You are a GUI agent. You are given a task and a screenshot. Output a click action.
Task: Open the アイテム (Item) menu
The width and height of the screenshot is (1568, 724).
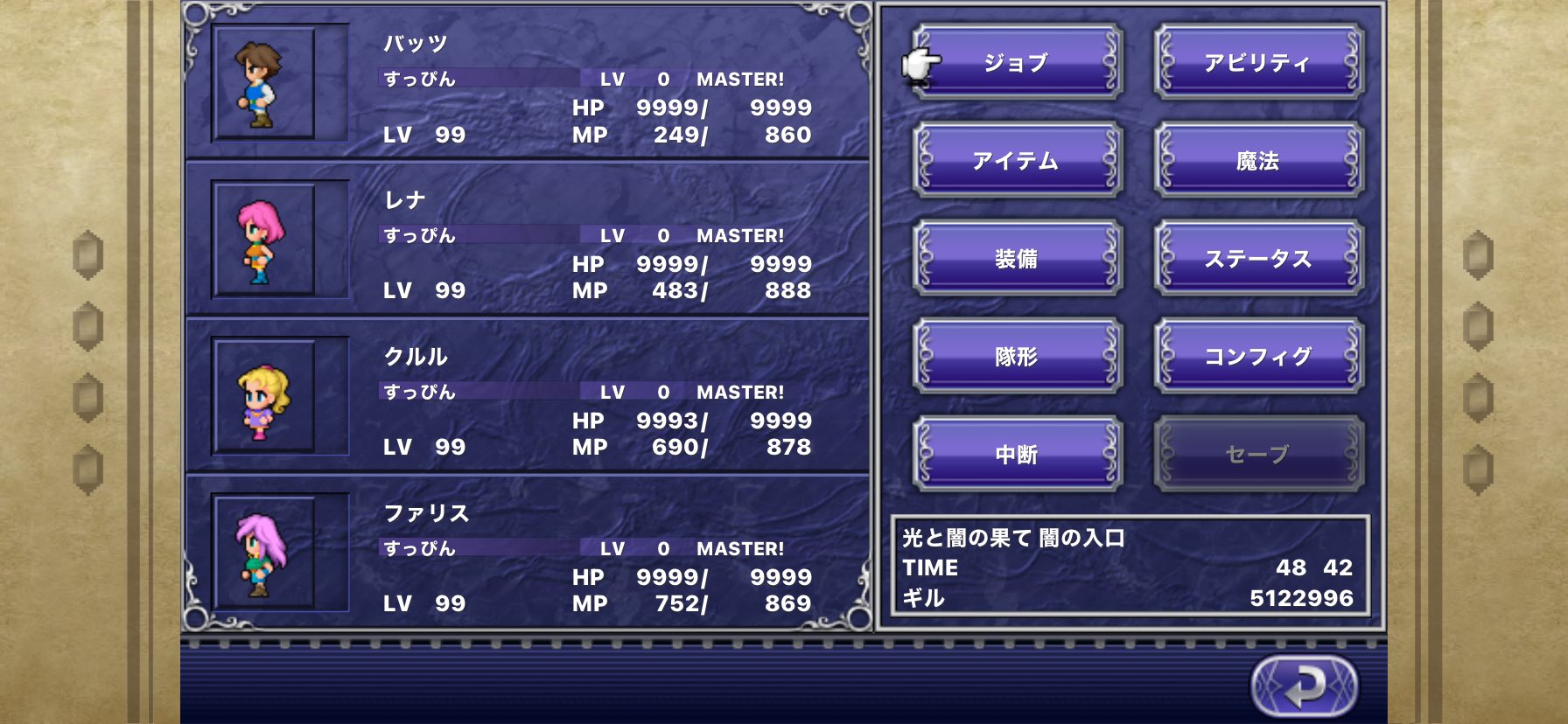[1017, 160]
